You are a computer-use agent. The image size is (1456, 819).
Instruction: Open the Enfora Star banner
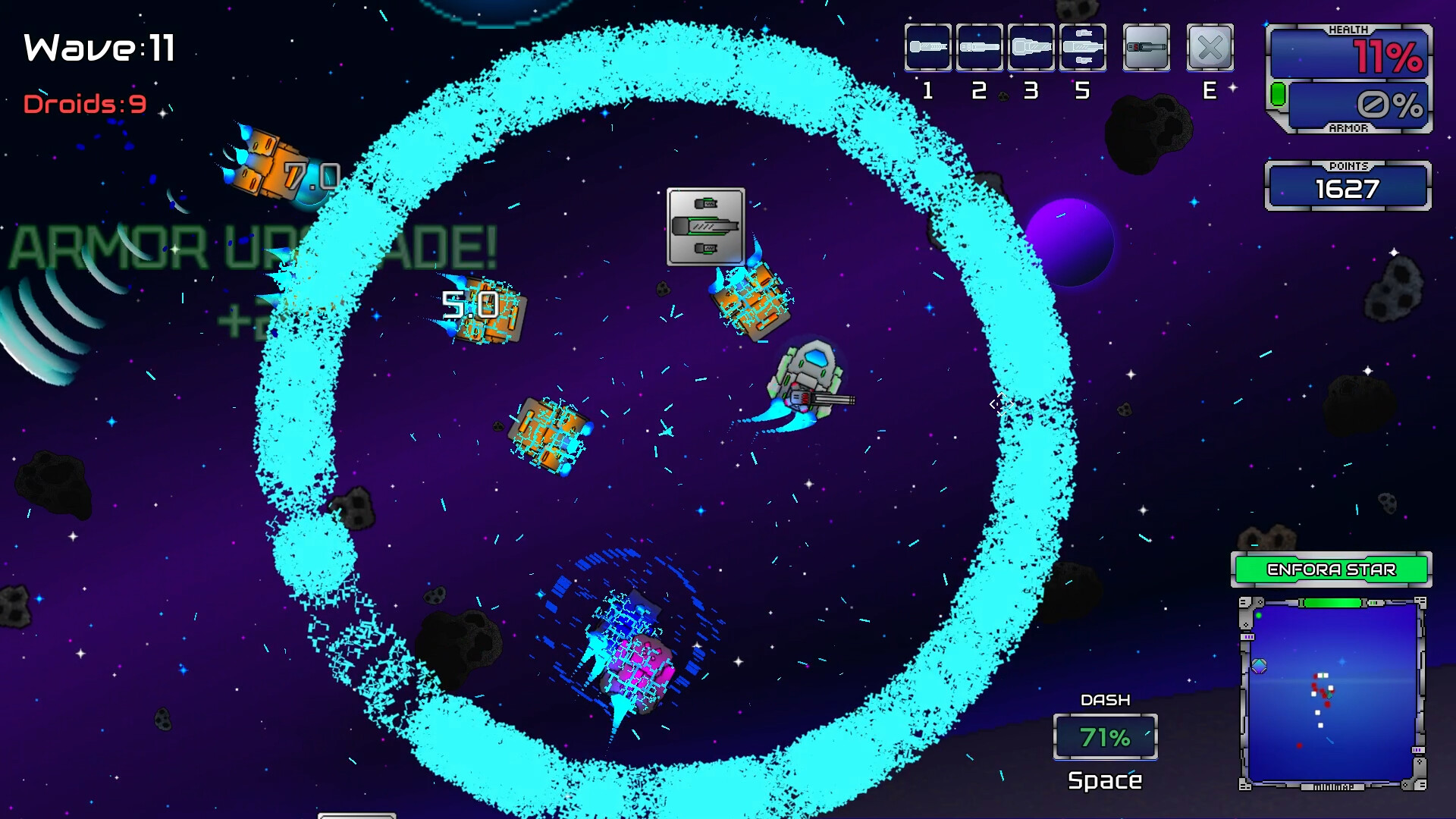coord(1332,570)
